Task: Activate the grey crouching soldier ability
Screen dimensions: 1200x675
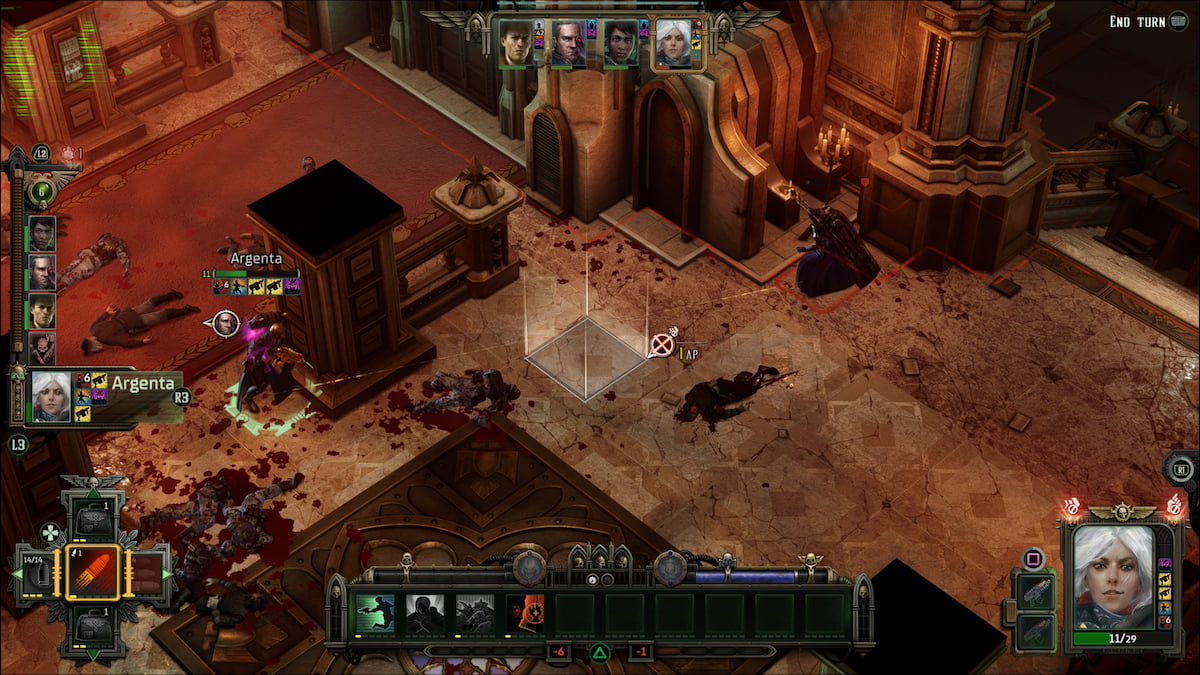Action: click(x=475, y=614)
